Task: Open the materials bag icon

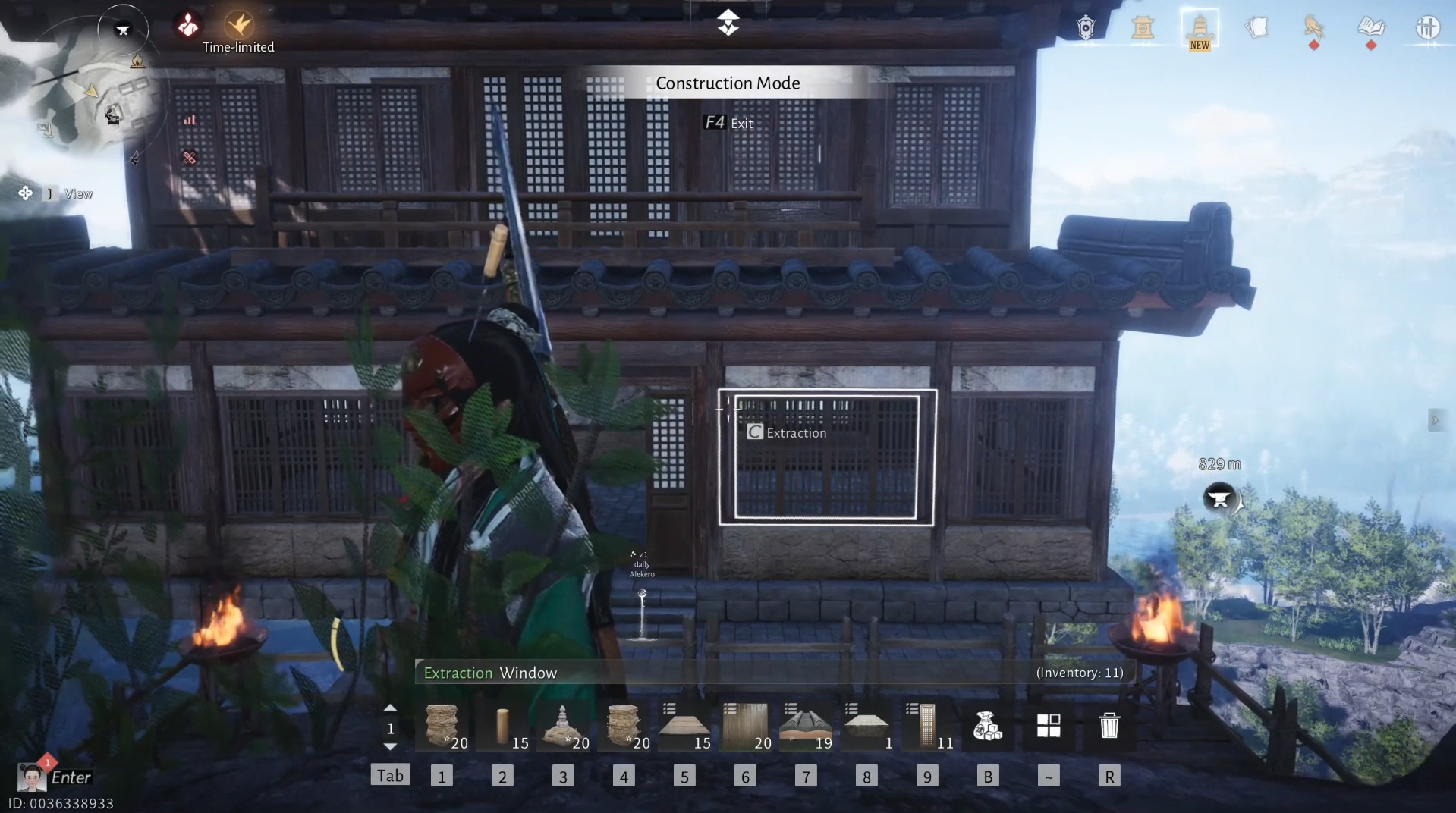Action: tap(987, 727)
